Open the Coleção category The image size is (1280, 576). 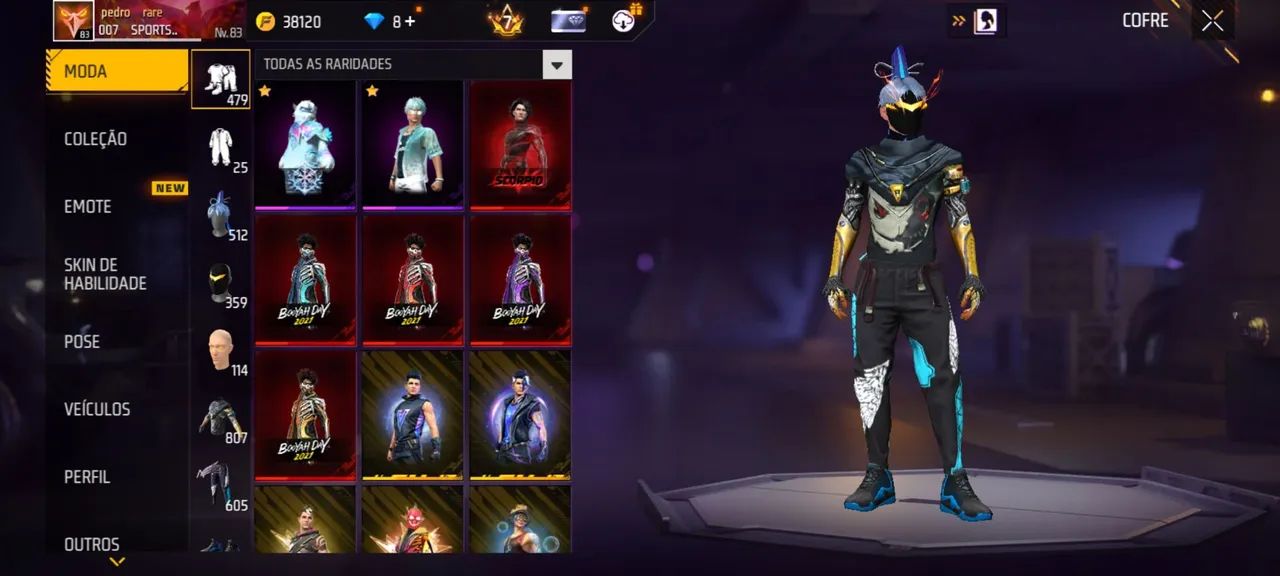(96, 139)
